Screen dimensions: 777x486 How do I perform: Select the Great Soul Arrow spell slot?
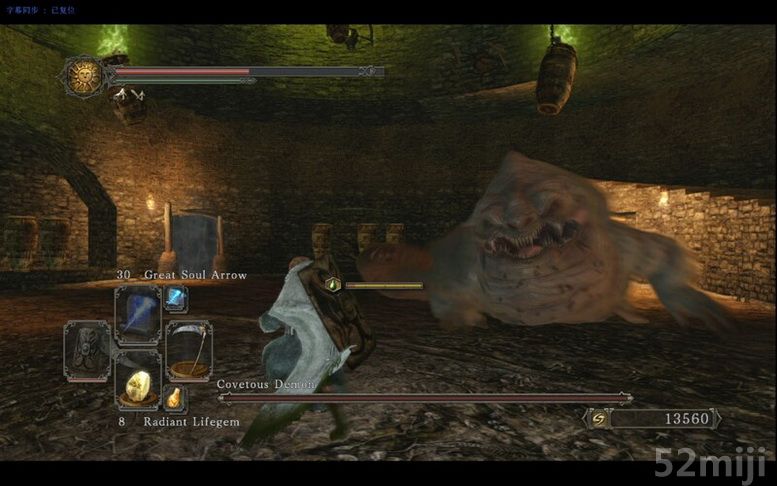(137, 313)
